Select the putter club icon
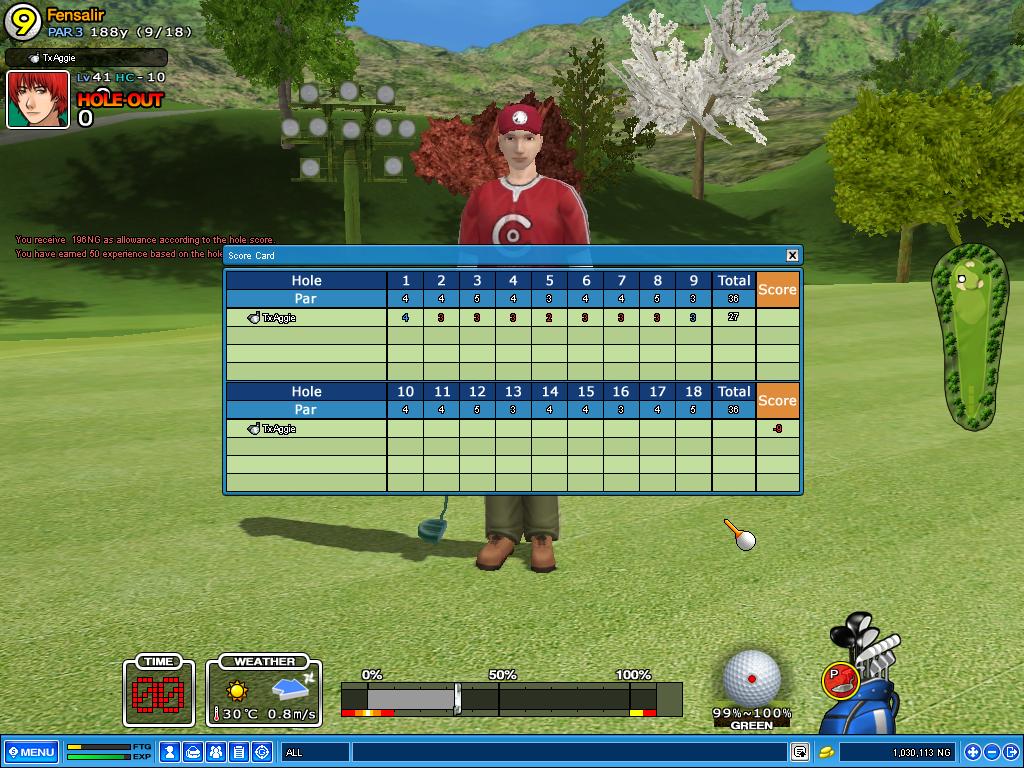Image resolution: width=1024 pixels, height=768 pixels. pyautogui.click(x=841, y=681)
